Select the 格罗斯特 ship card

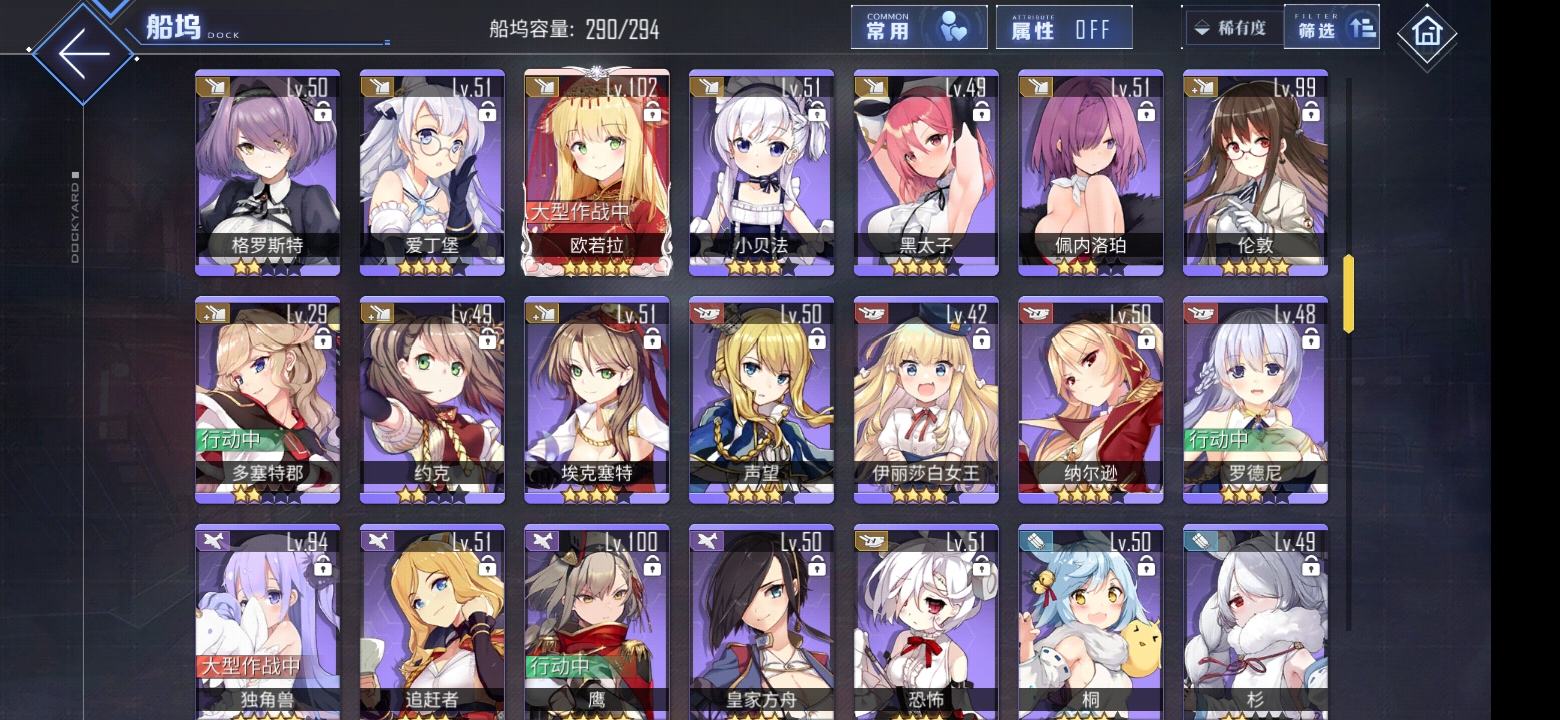267,172
